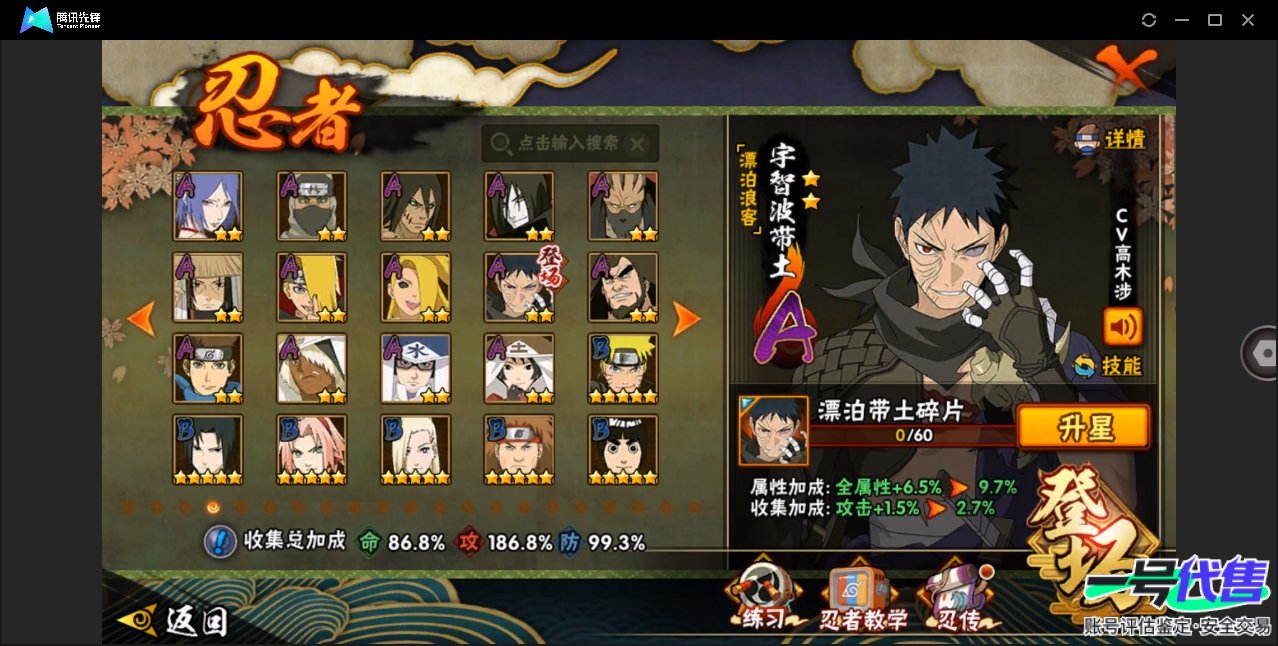
Task: Minimize the emulator window
Action: [1182, 20]
